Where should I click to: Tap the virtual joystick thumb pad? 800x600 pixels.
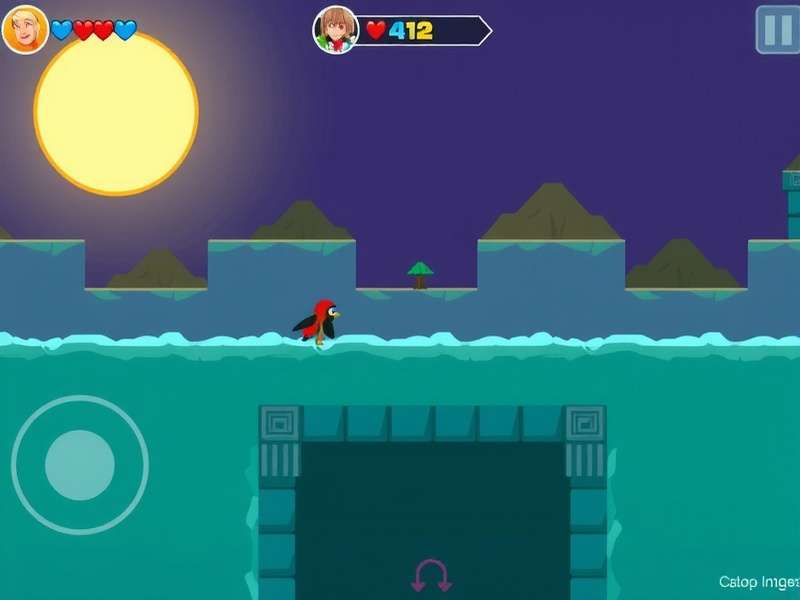coord(80,464)
